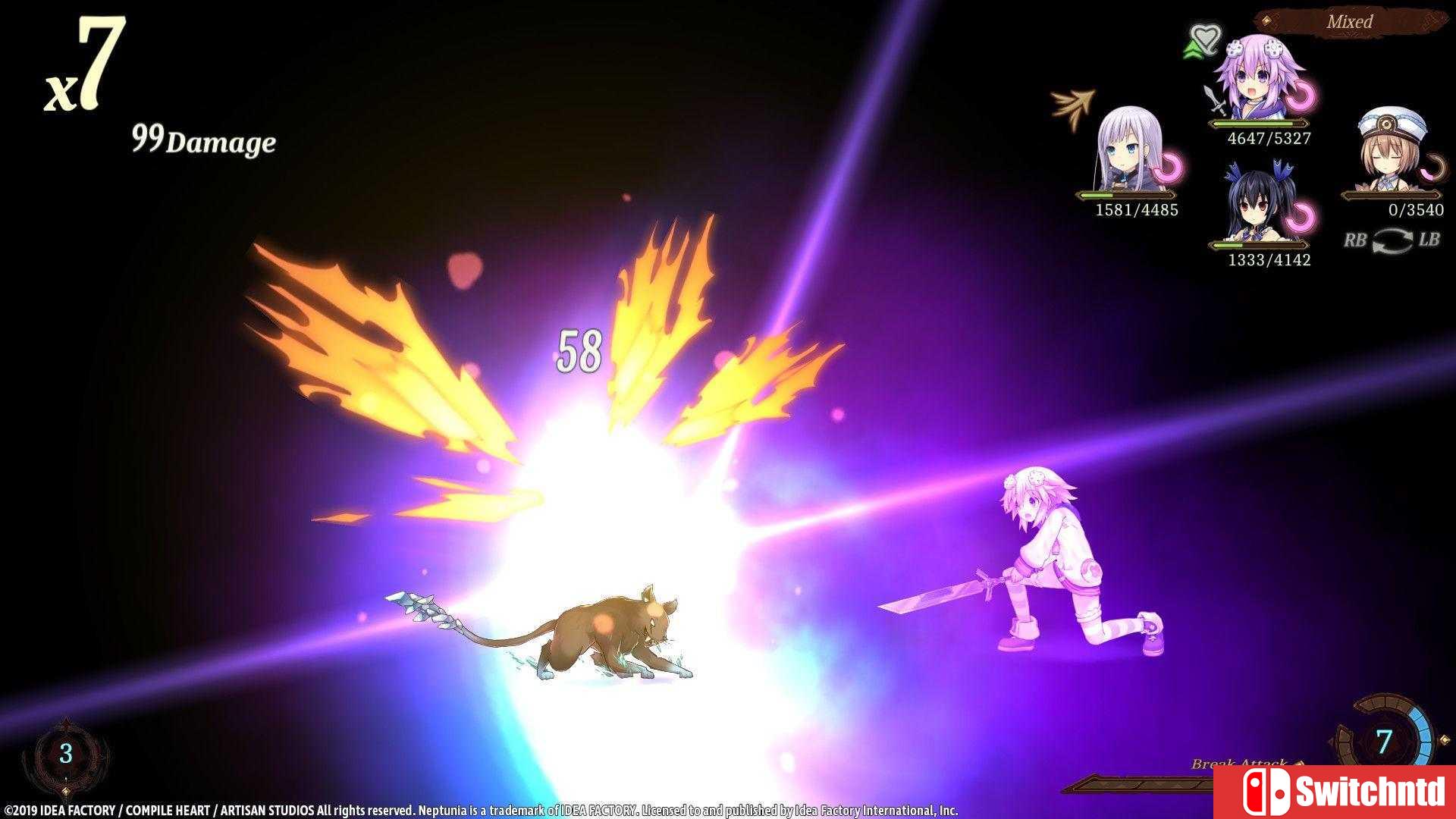Screen dimensions: 1456x819
Task: Open the pink skill gauge beside Neptune's portrait
Action: [x=1301, y=96]
